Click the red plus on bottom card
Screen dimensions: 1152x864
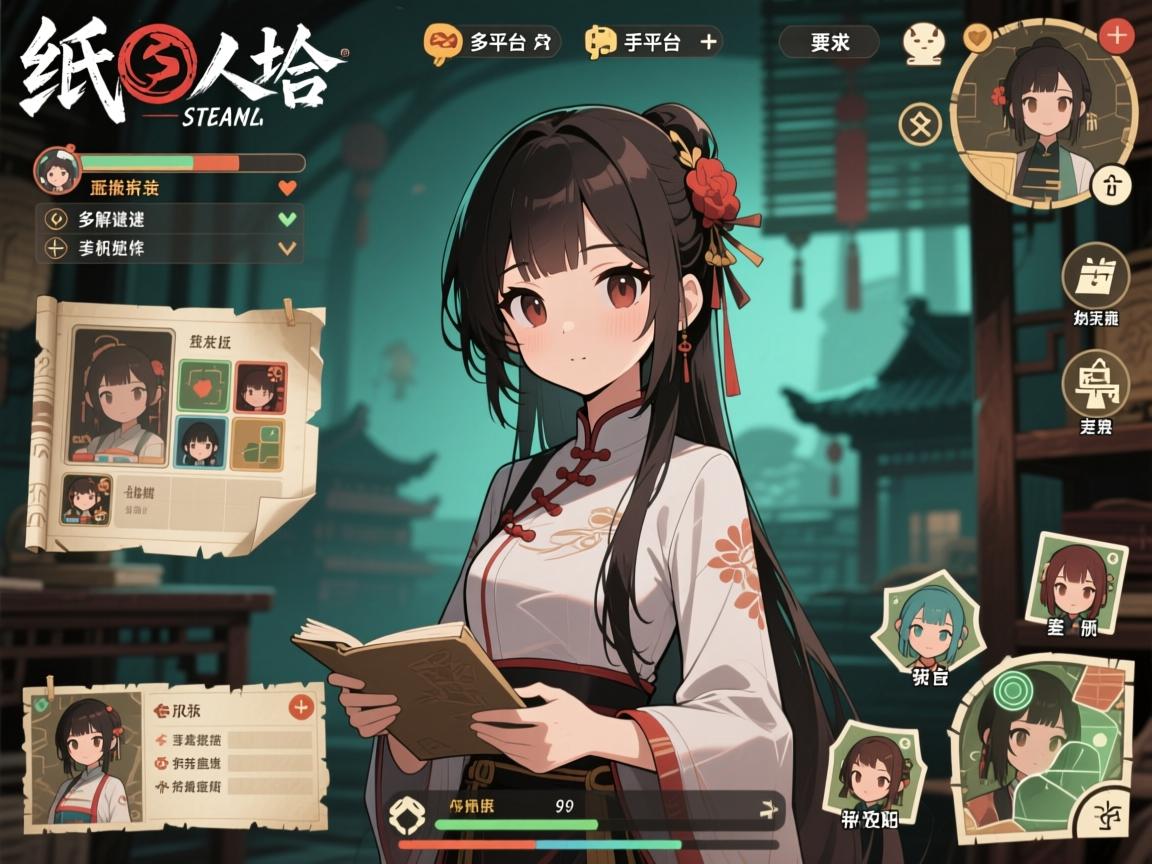(300, 708)
